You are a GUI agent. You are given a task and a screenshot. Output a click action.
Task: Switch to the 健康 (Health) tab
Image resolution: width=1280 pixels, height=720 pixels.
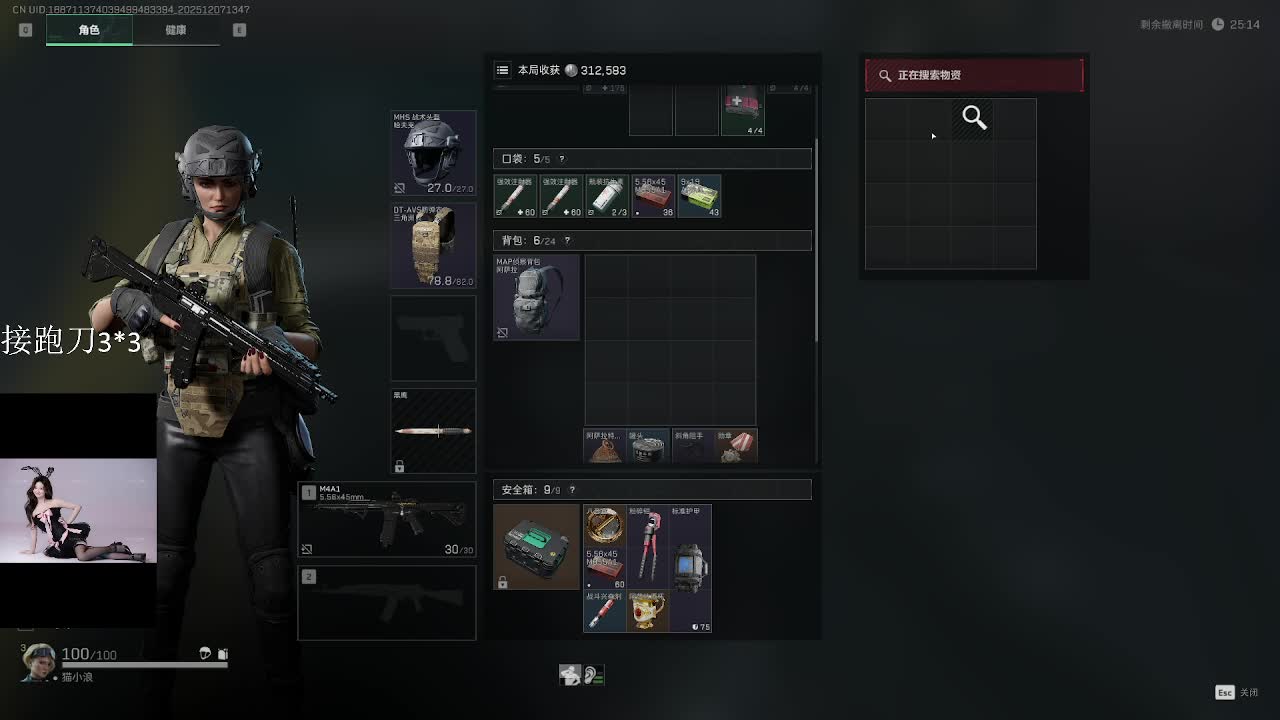pos(175,30)
